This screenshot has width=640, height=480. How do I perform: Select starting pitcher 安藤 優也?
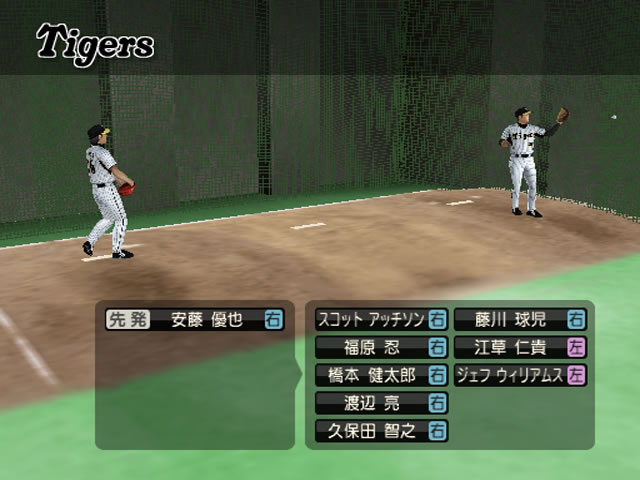[208, 320]
